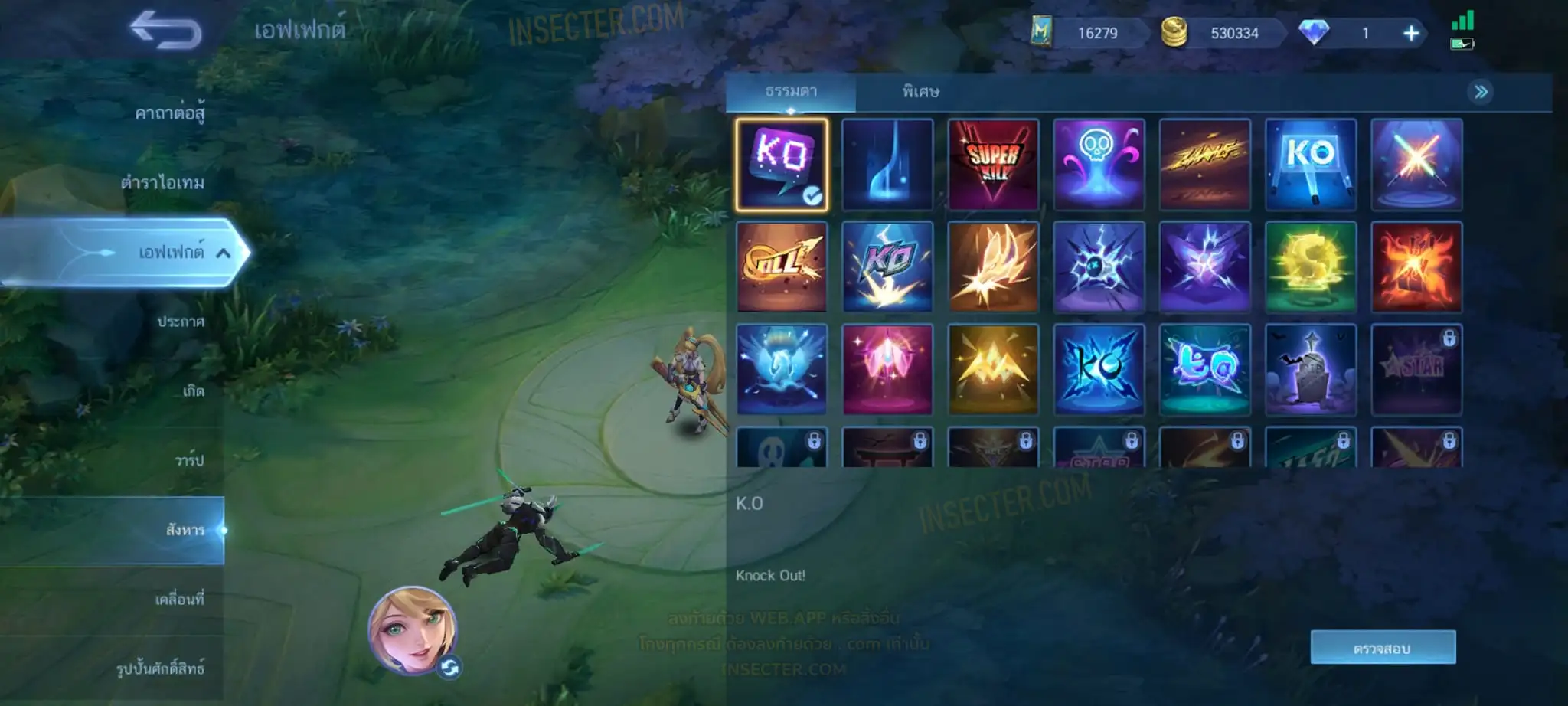
Task: Switch to the ธรรมดา tab
Action: point(791,92)
